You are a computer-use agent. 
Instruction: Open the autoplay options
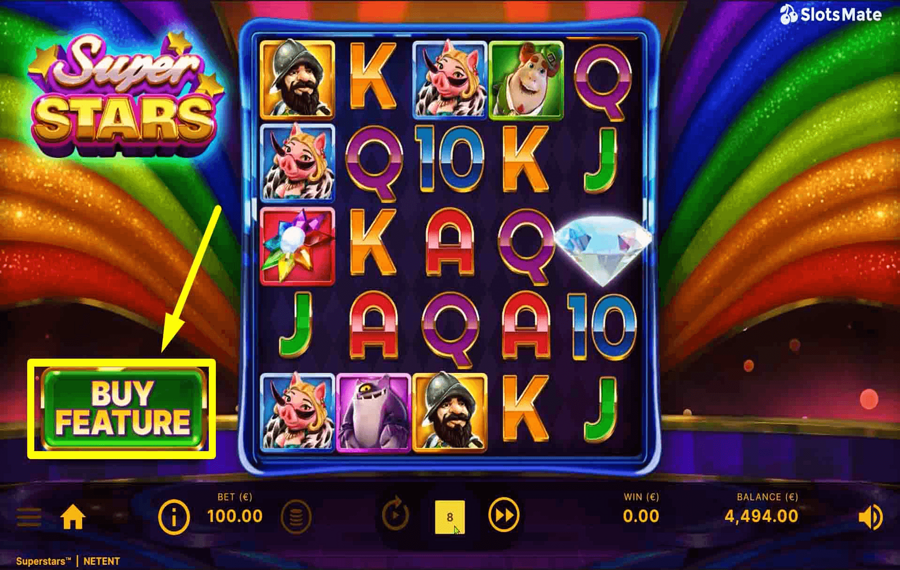coord(396,516)
